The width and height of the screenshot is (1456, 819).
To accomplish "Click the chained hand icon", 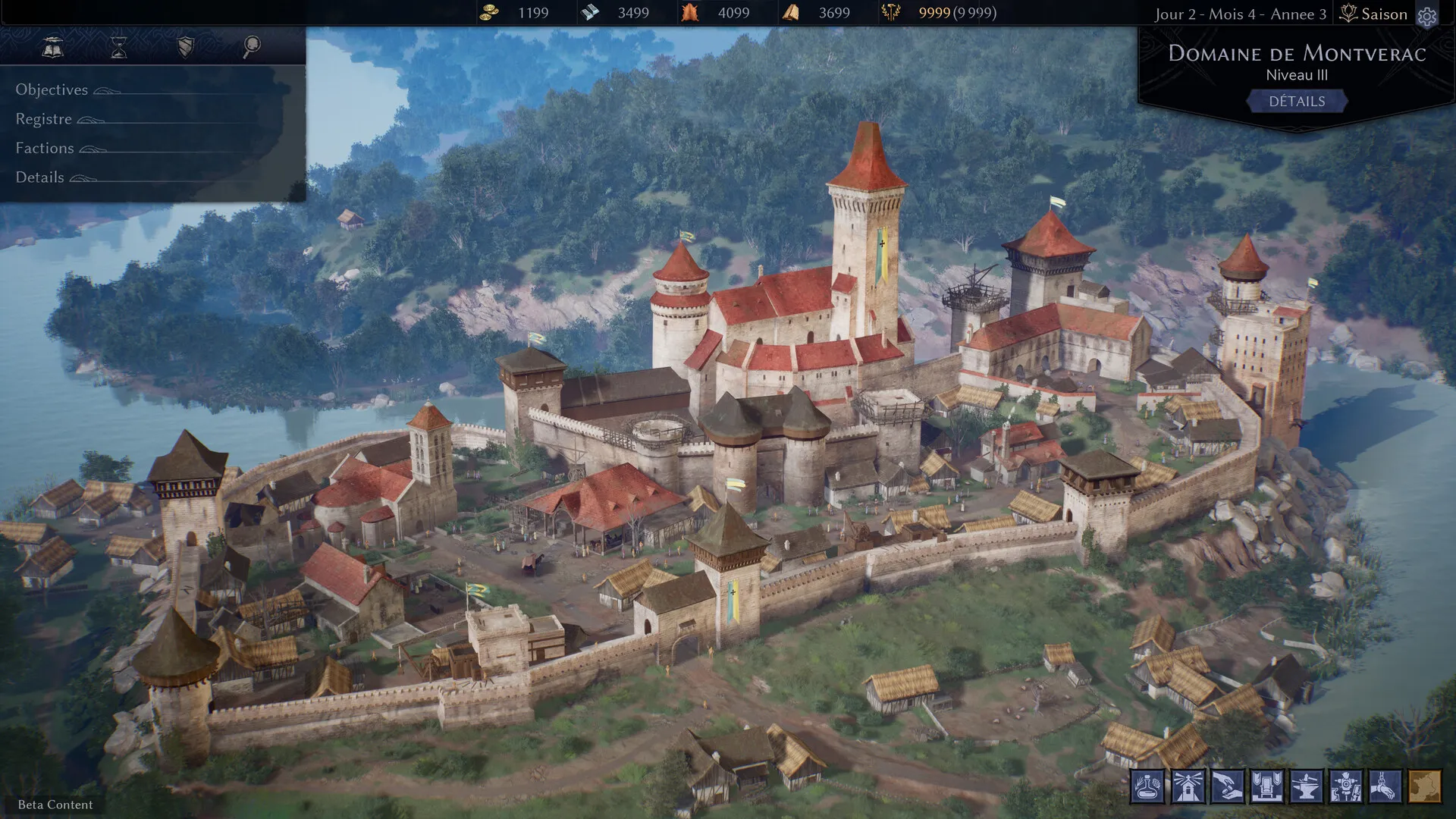I will point(1385,786).
